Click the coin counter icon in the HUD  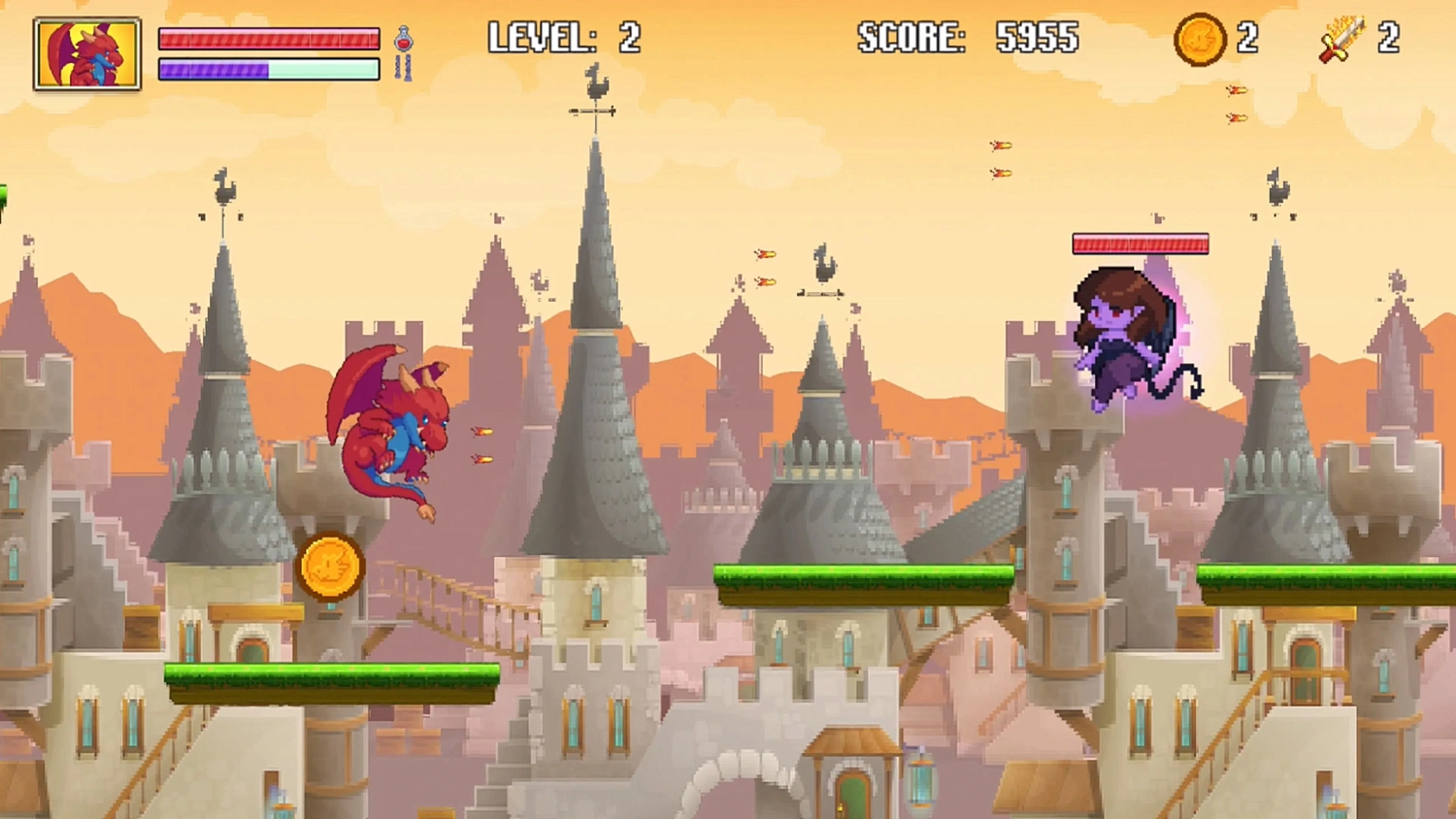click(1200, 38)
